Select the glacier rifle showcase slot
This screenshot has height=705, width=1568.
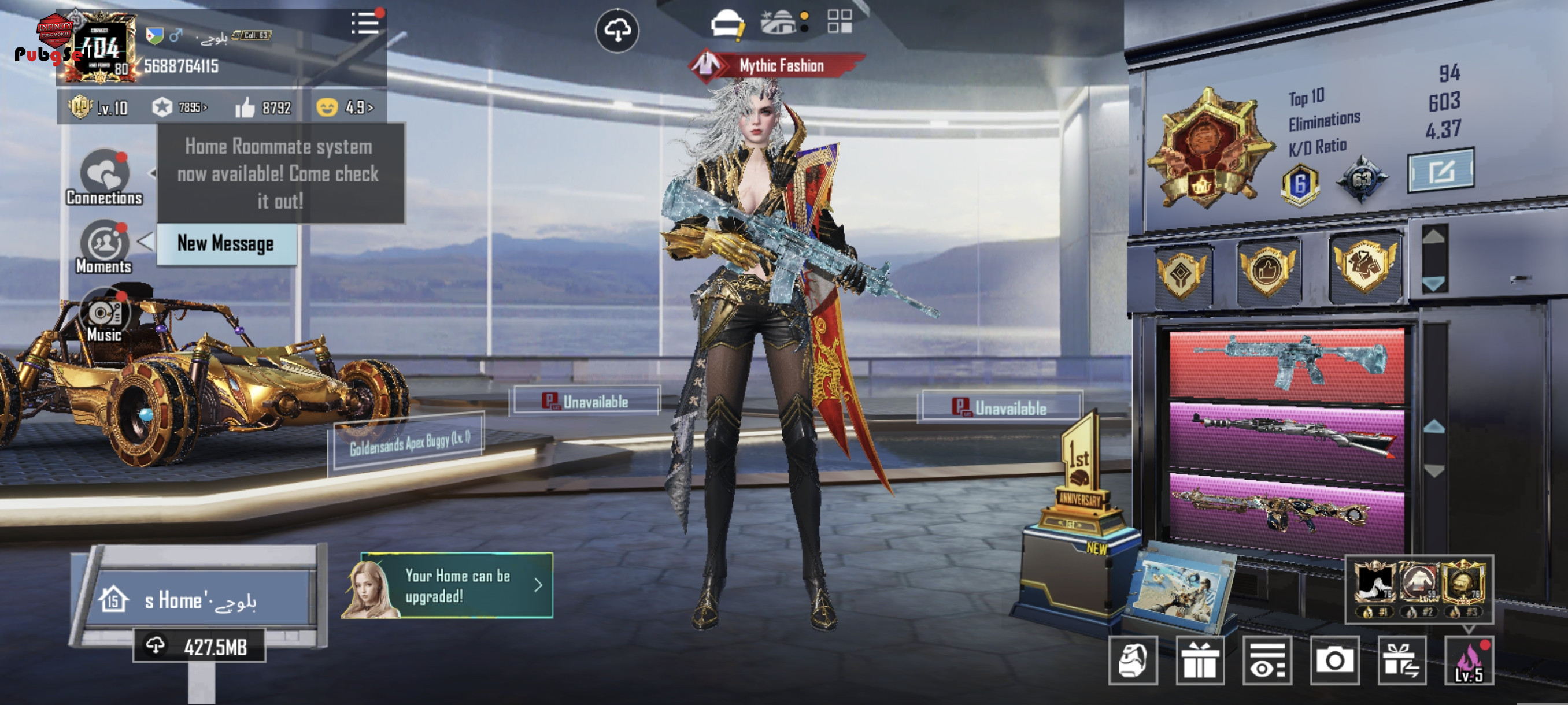[x=1287, y=365]
